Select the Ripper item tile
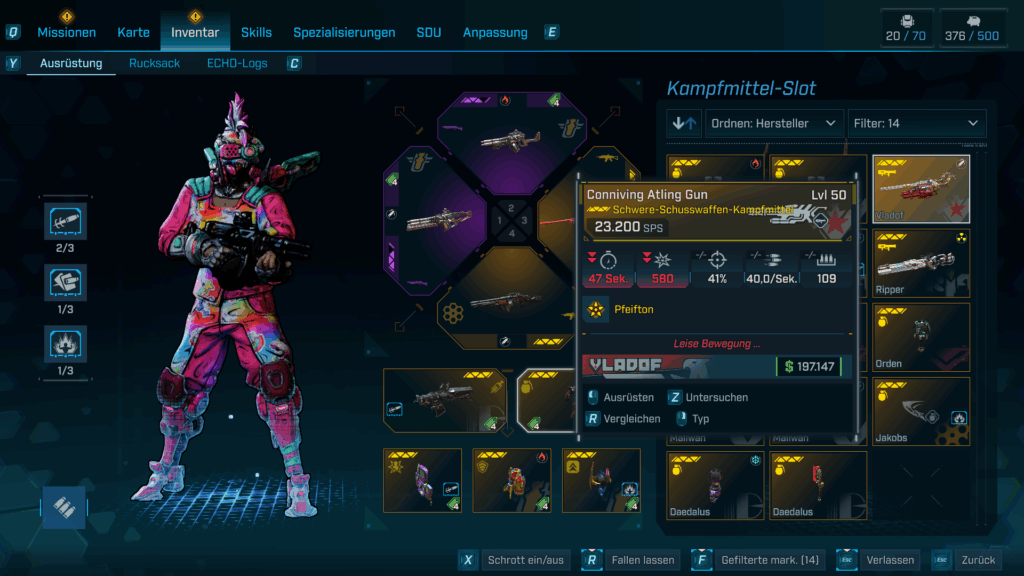This screenshot has width=1024, height=576. [921, 263]
